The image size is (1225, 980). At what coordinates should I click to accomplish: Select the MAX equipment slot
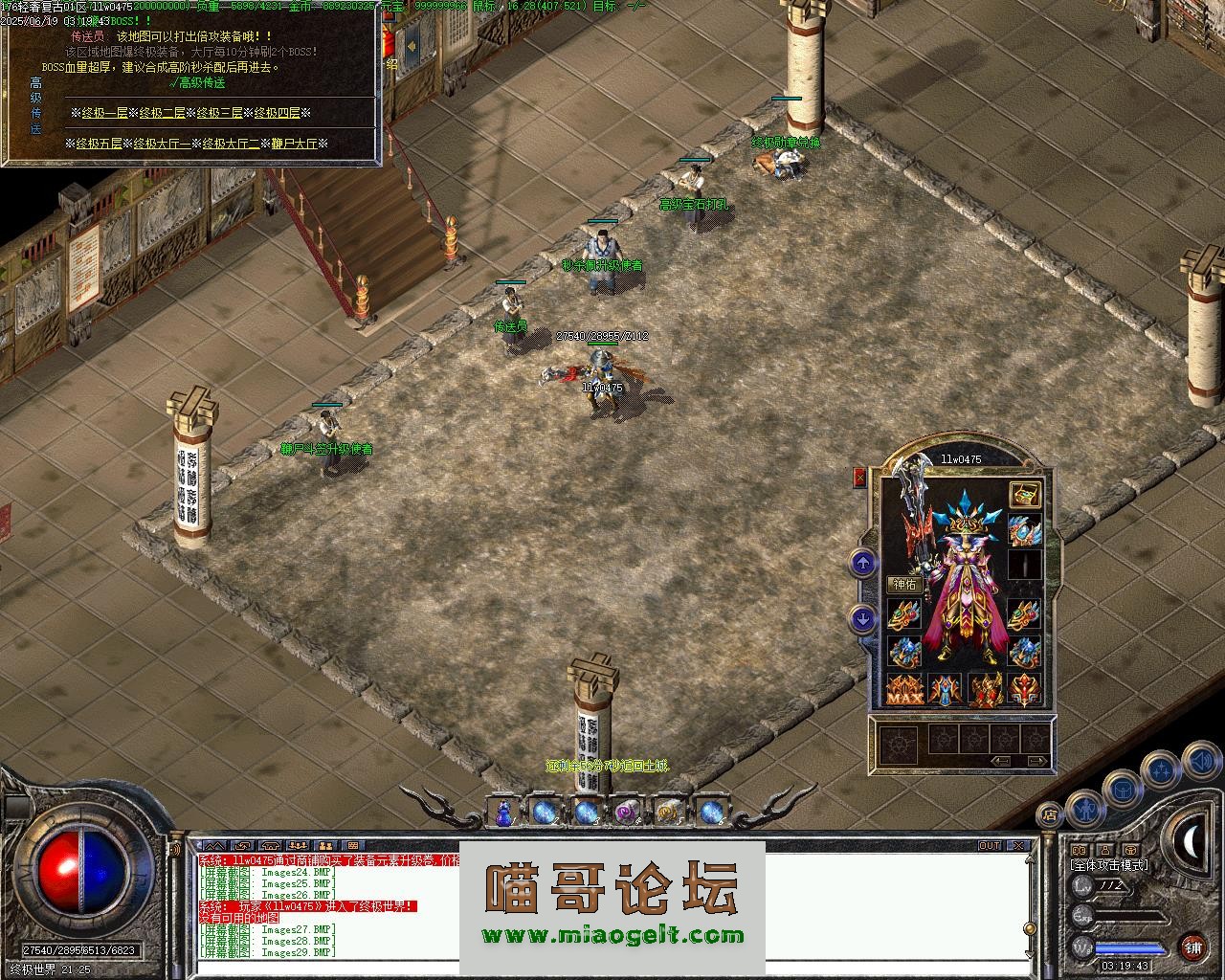(x=904, y=689)
